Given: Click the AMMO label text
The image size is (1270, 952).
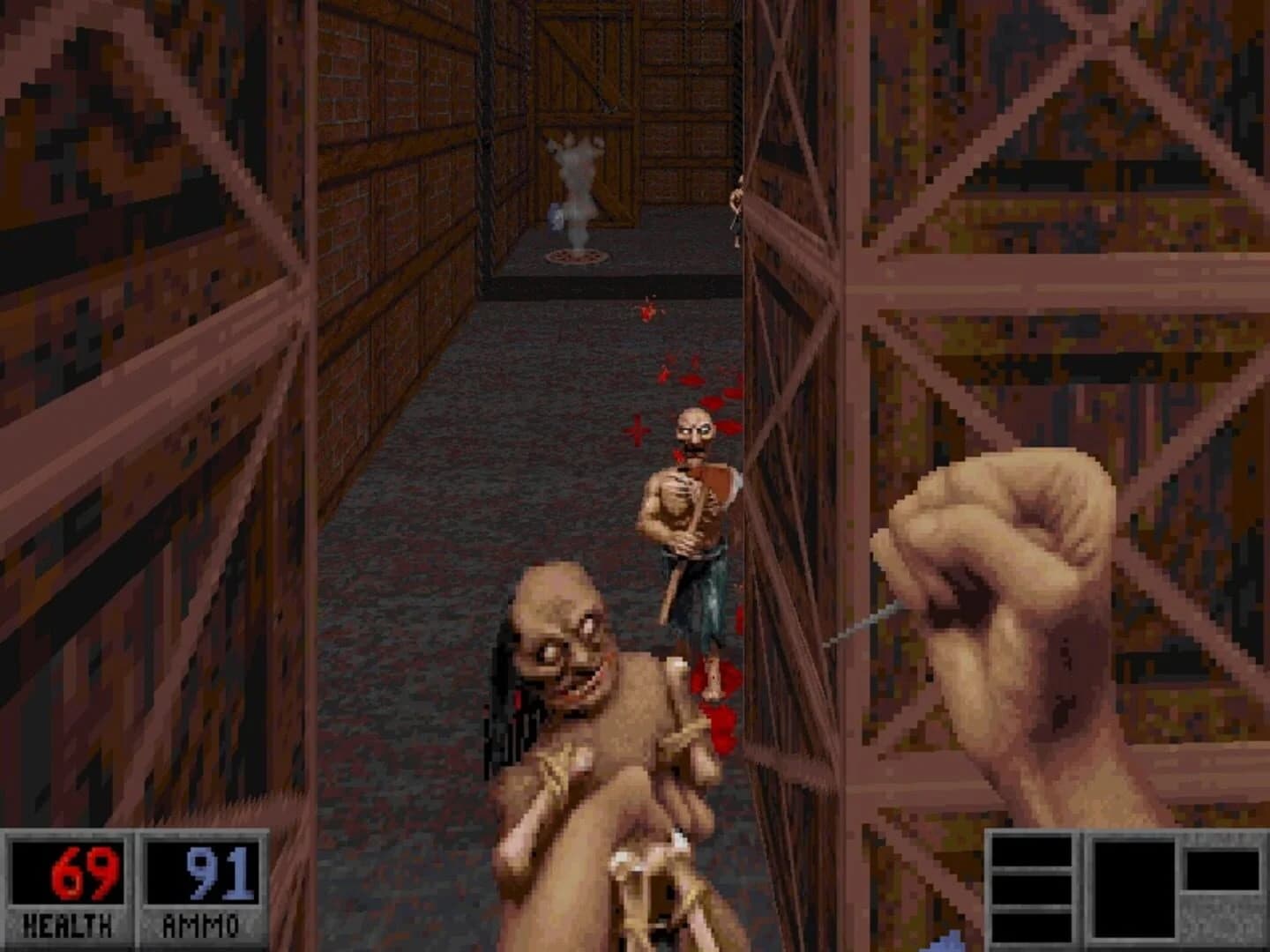Looking at the screenshot, I should pos(201,926).
